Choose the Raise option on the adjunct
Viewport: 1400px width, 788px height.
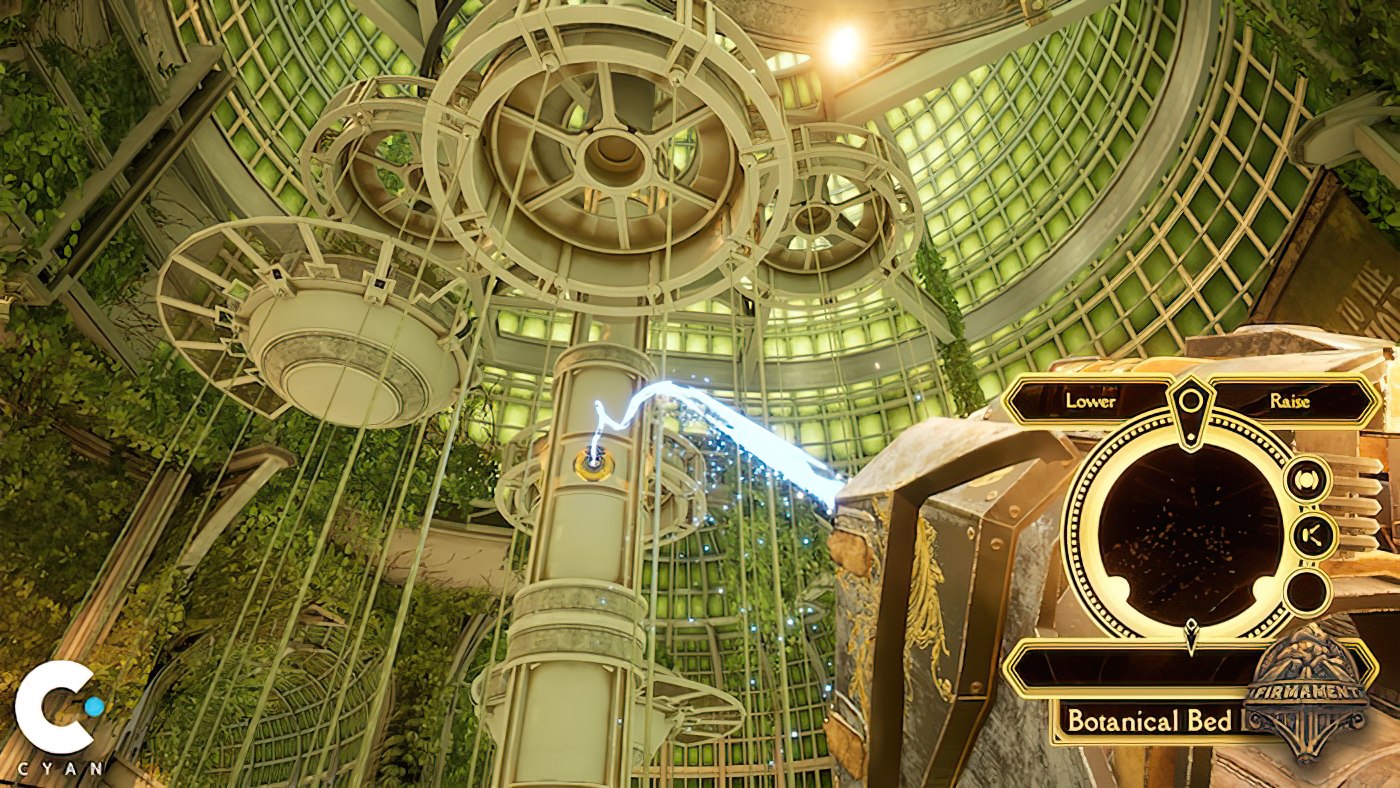coord(1290,401)
